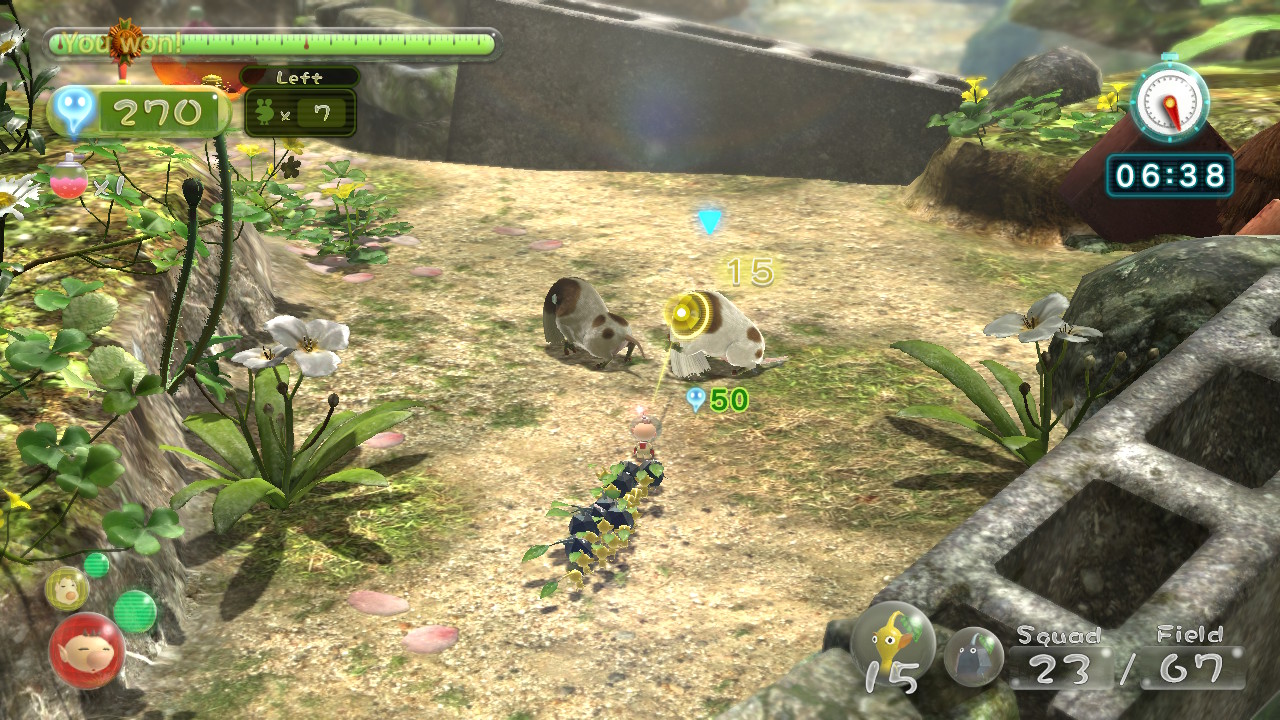Viewport: 1280px width, 720px height.
Task: Select the Olimar leader portrait
Action: point(87,651)
